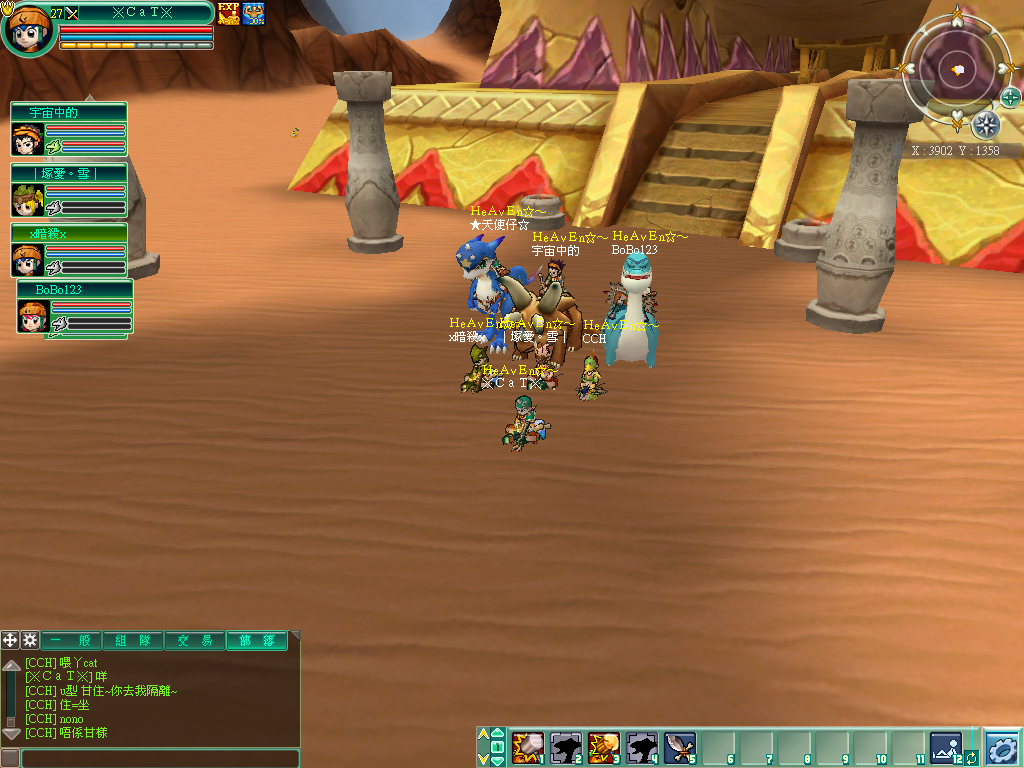The width and height of the screenshot is (1024, 768).
Task: Select party member BoBo123 in party list
Action: pos(32,316)
